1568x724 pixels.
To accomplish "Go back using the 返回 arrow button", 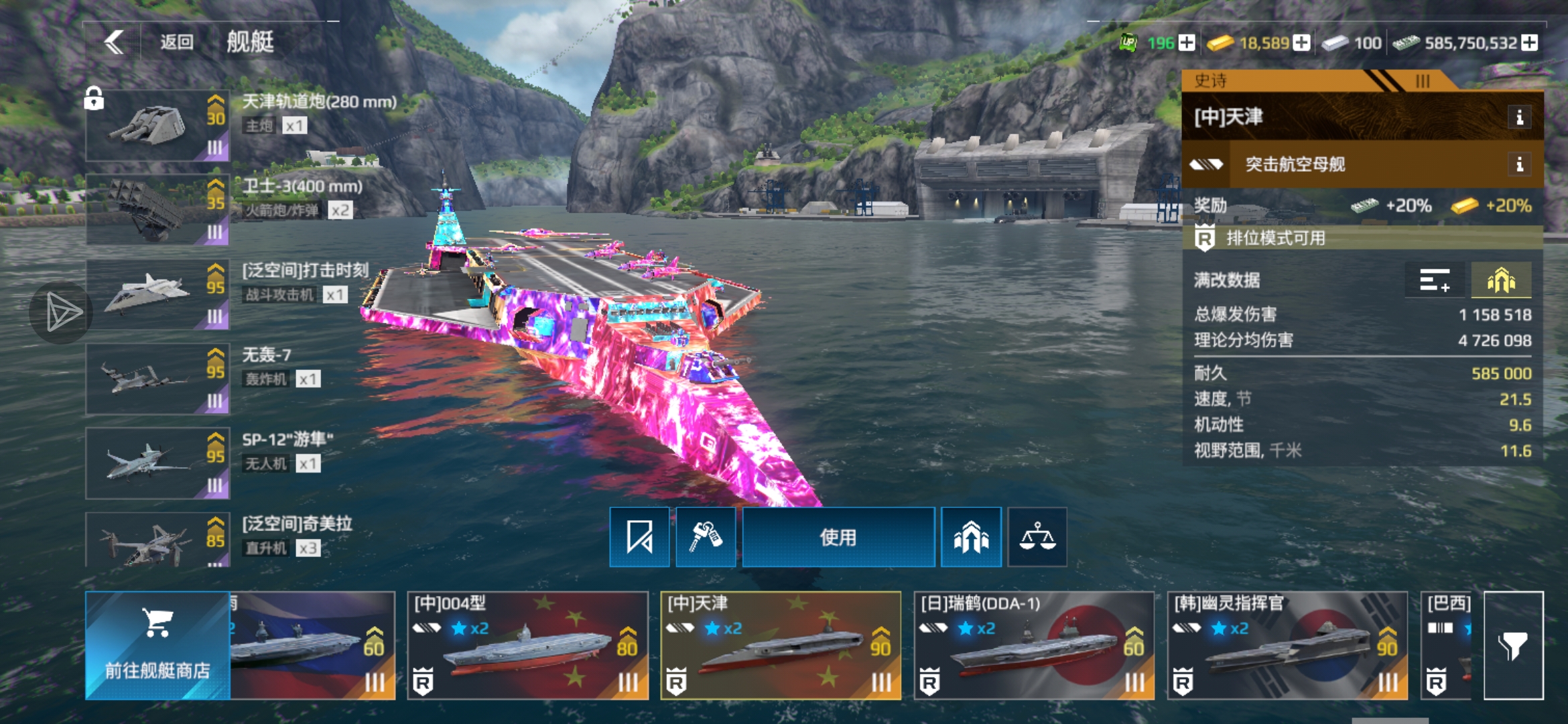I will (x=115, y=42).
